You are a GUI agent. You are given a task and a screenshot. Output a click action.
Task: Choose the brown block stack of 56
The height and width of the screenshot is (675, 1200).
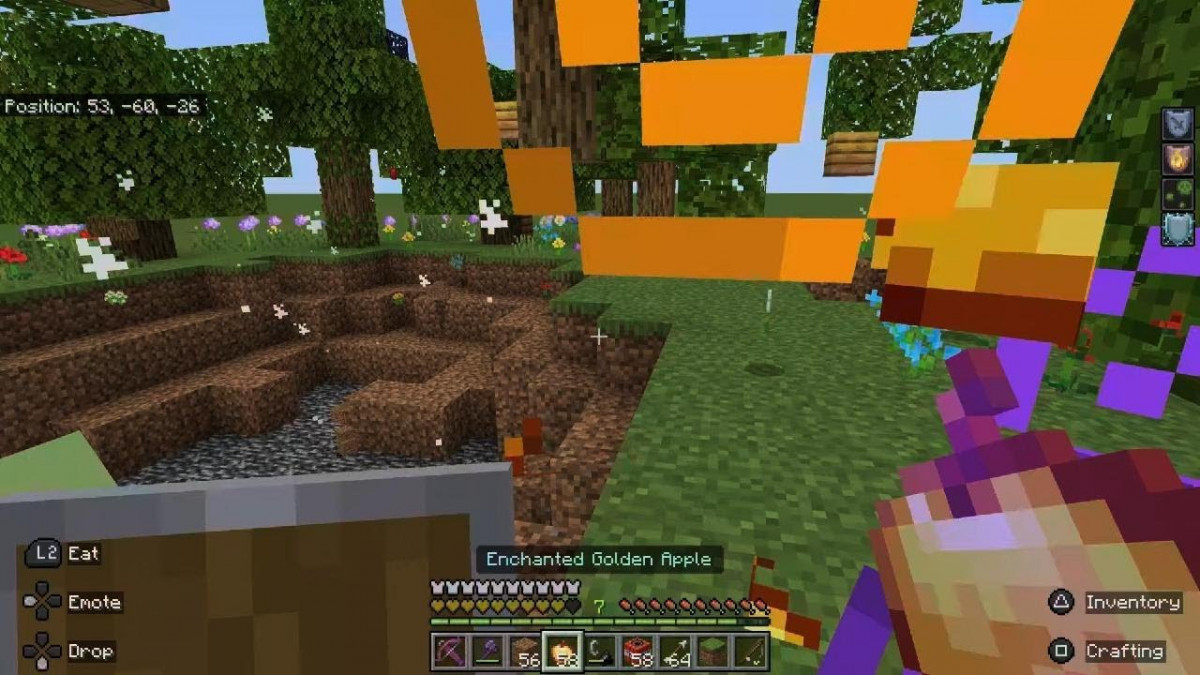pos(523,651)
